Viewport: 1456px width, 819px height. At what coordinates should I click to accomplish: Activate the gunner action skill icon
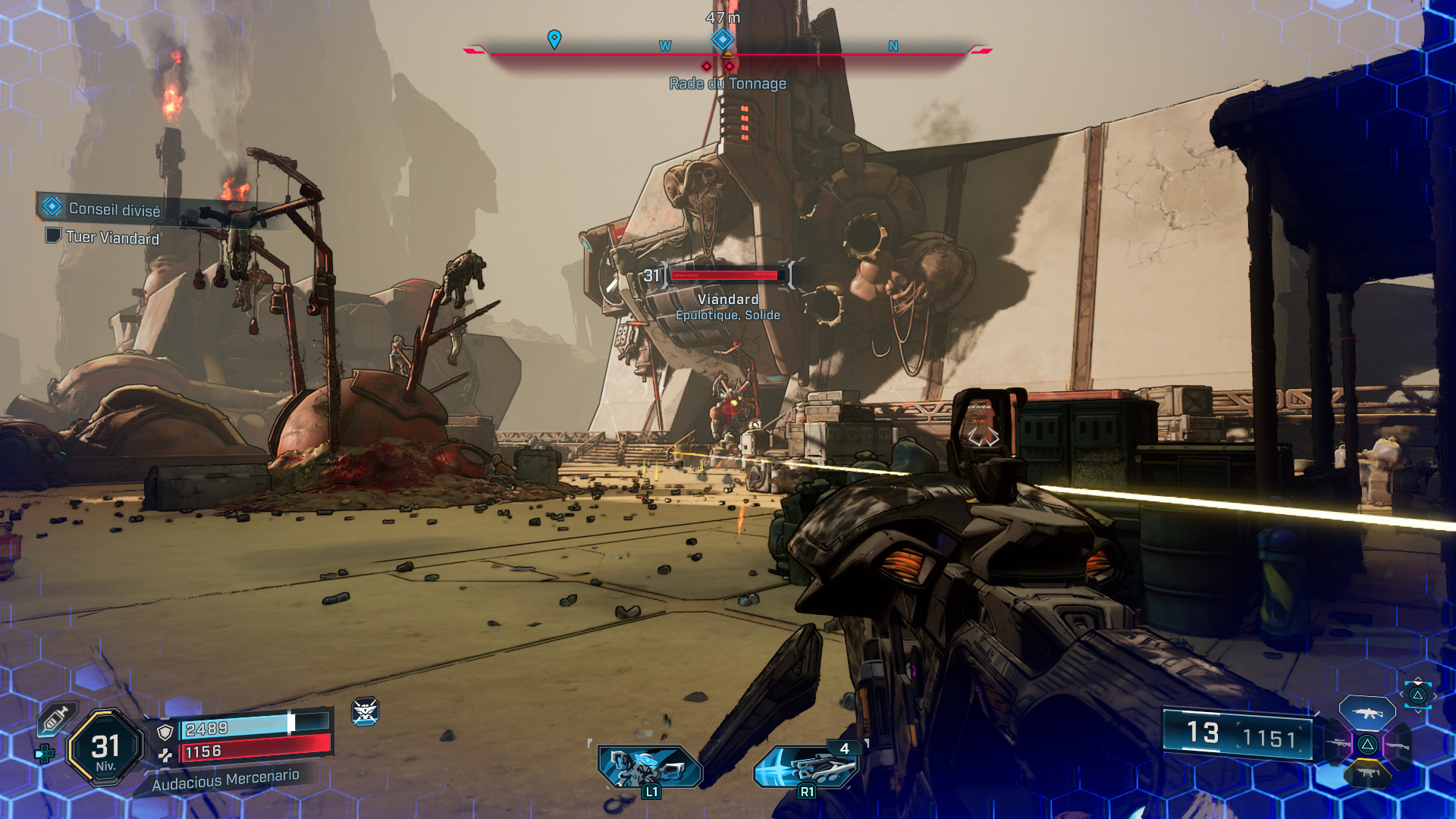pyautogui.click(x=649, y=766)
